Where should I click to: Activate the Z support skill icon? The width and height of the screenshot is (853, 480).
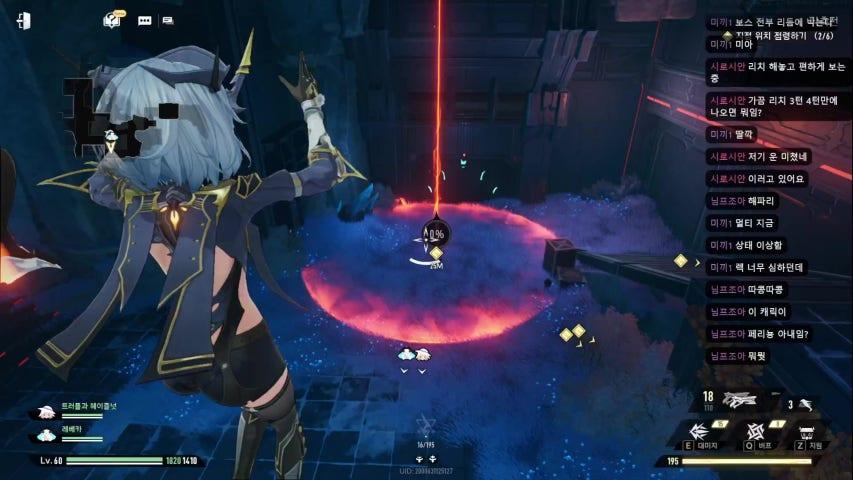pos(805,431)
